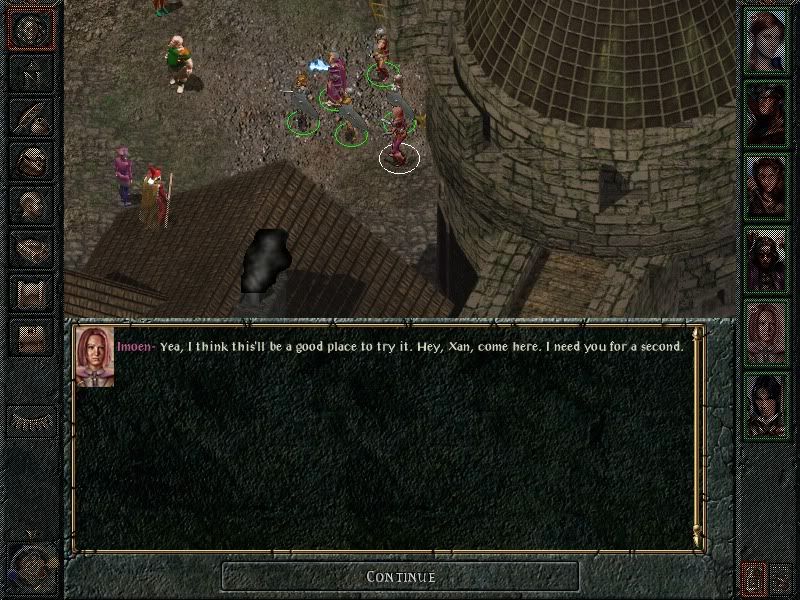Continue the dialogue with Imoen
Viewport: 800px width, 600px height.
(400, 576)
